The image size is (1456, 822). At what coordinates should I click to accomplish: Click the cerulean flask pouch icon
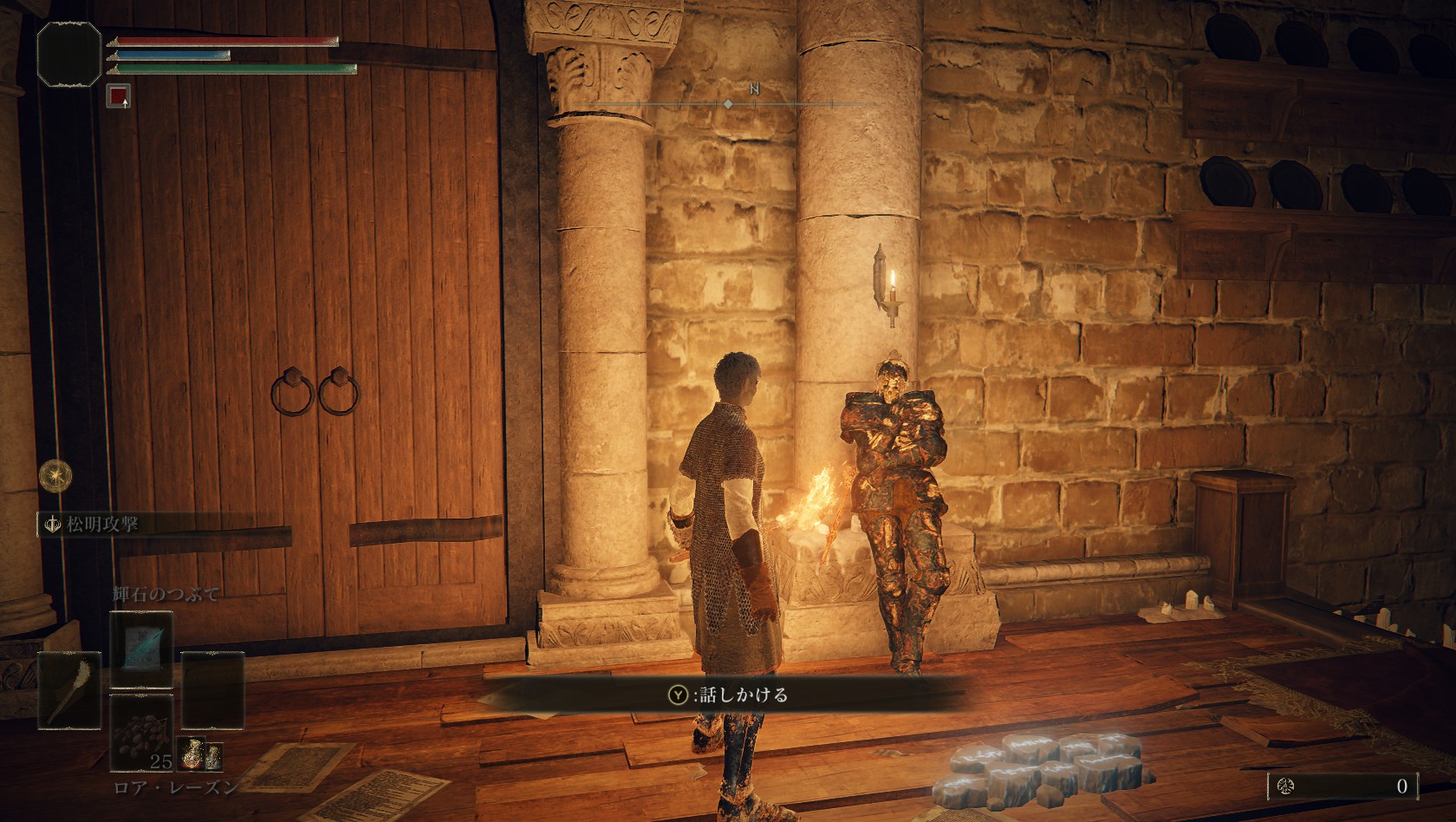point(213,755)
